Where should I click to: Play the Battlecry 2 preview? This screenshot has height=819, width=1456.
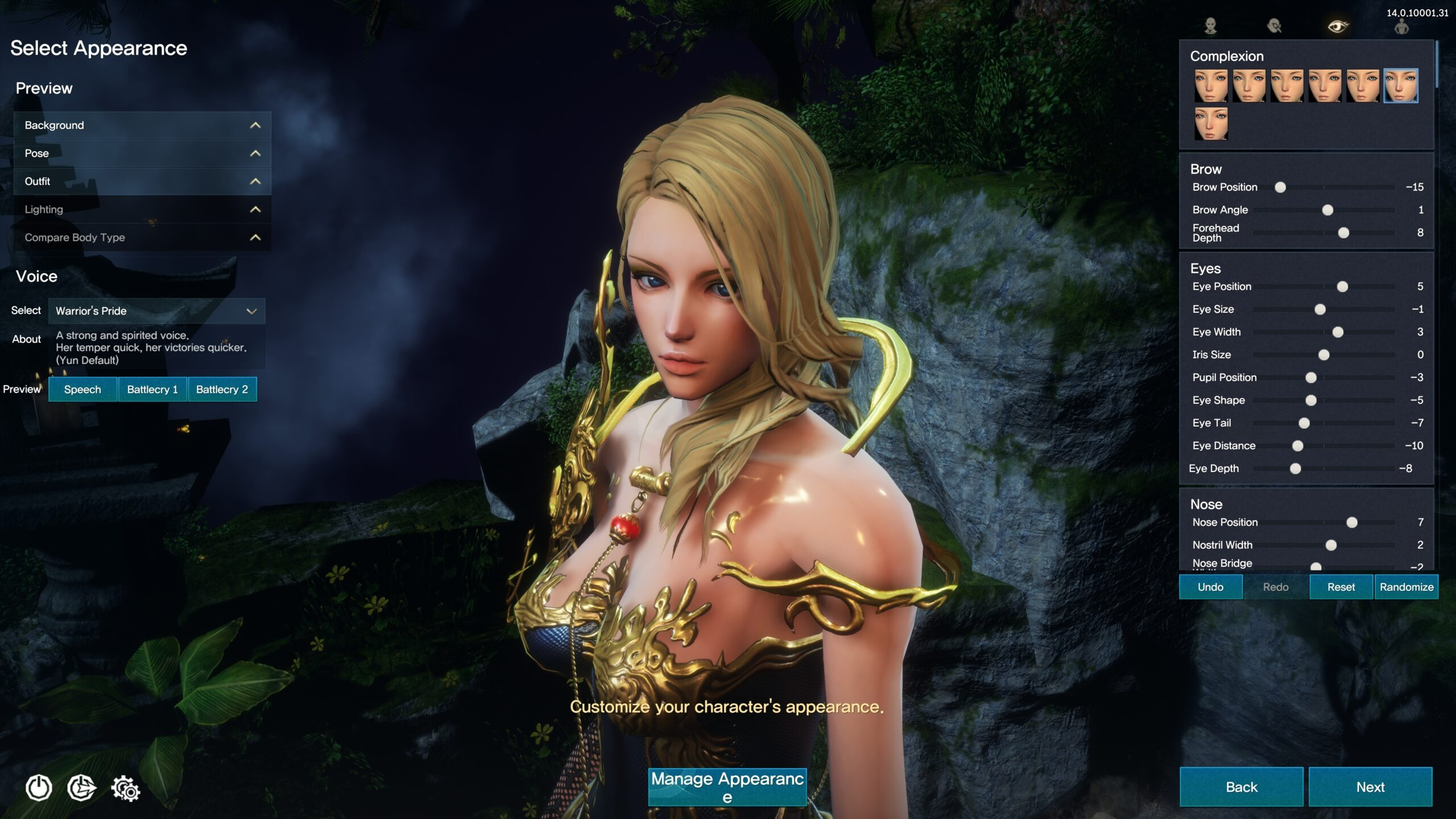tap(222, 390)
